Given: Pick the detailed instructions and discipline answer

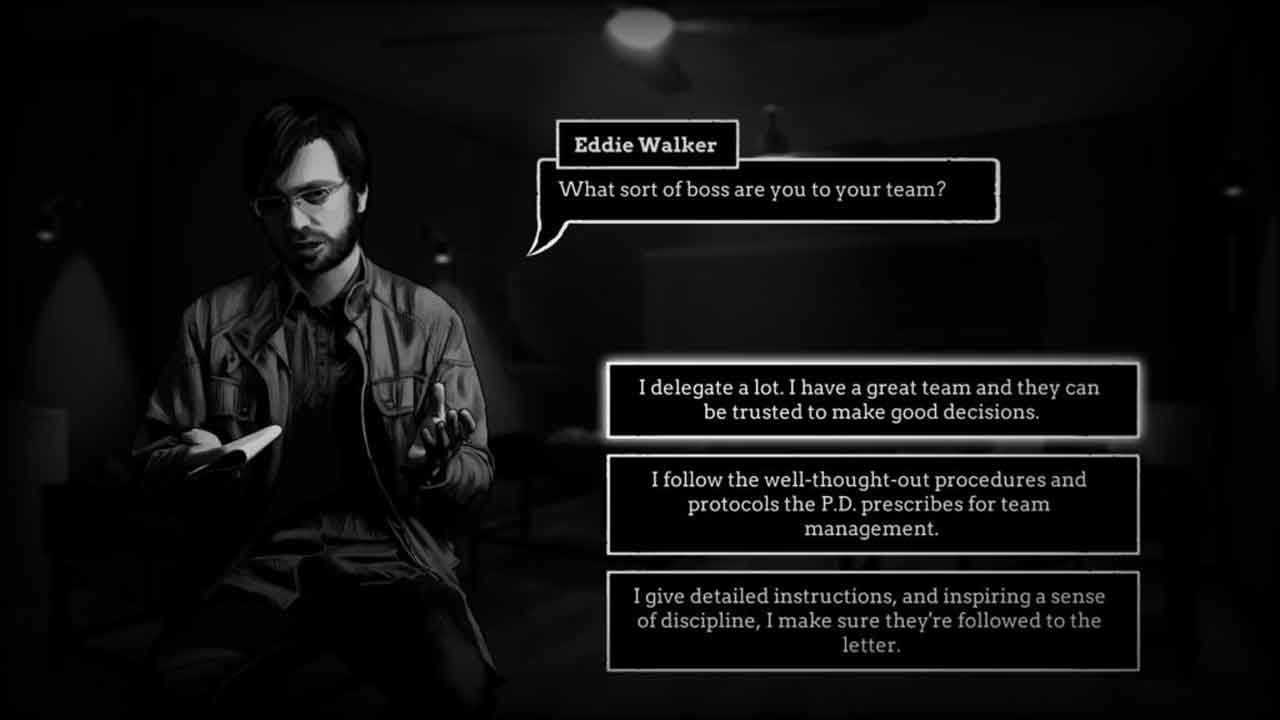Looking at the screenshot, I should (872, 620).
